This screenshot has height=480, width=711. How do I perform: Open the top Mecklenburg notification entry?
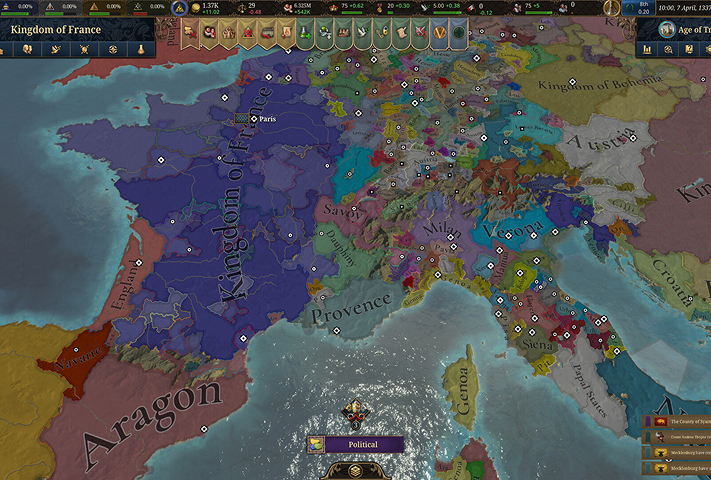coord(679,452)
